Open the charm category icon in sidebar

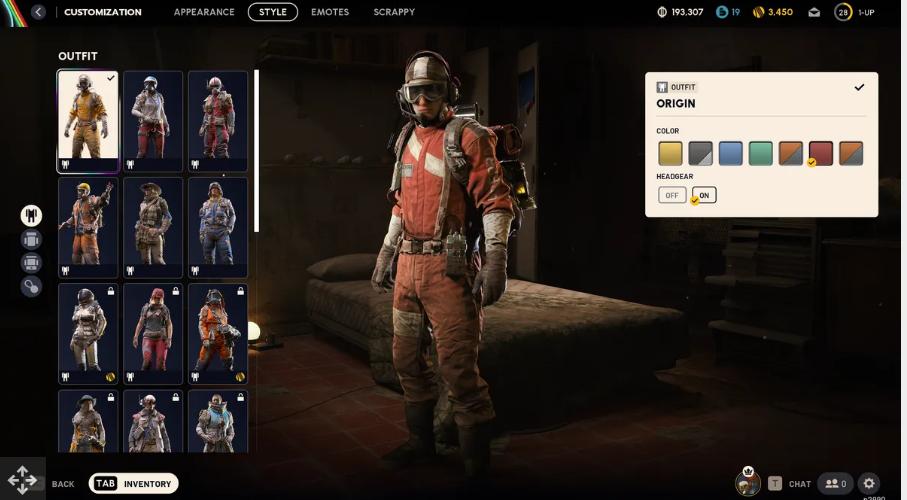tap(31, 287)
